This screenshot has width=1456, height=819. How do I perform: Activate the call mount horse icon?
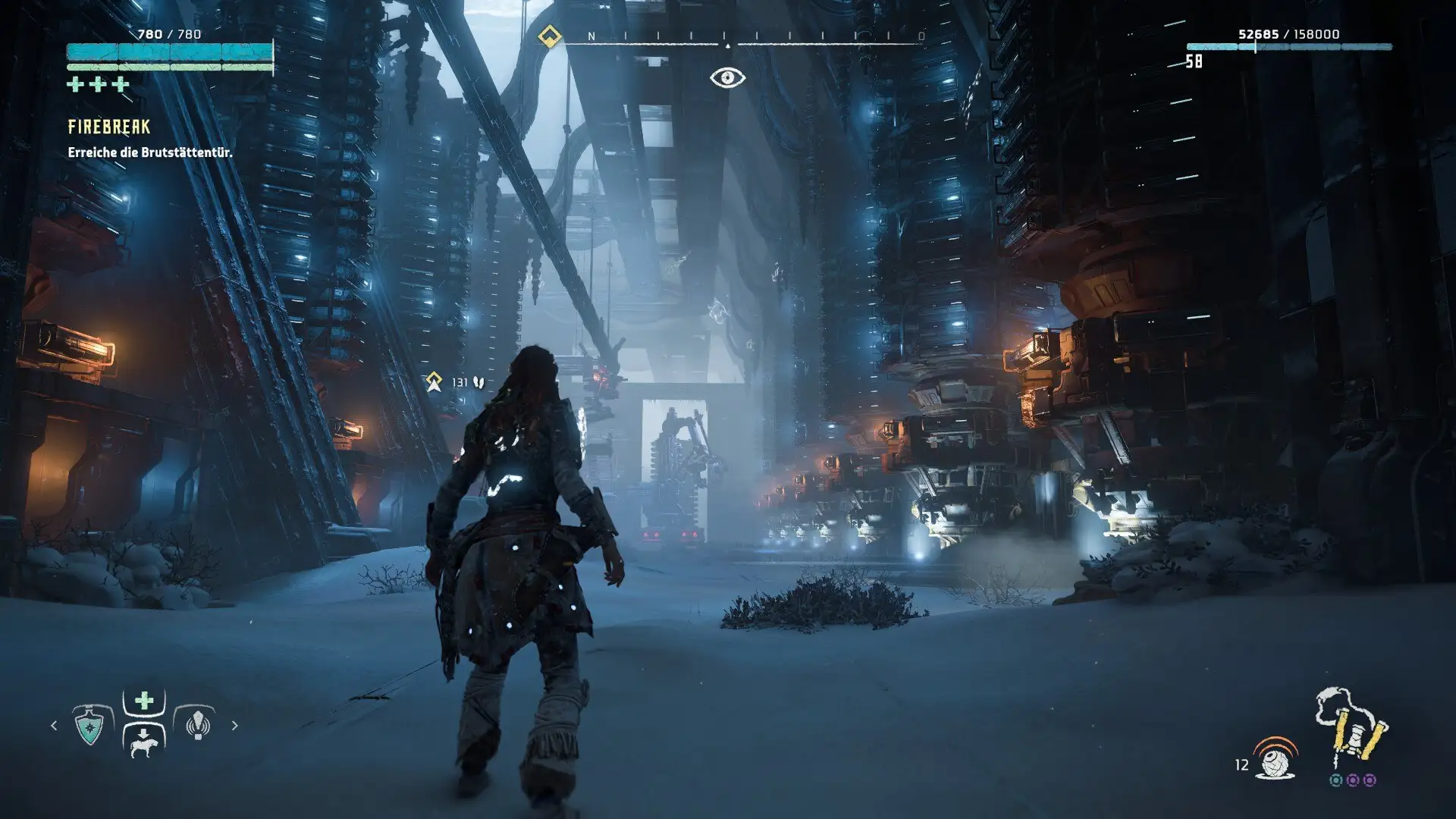coord(143,744)
